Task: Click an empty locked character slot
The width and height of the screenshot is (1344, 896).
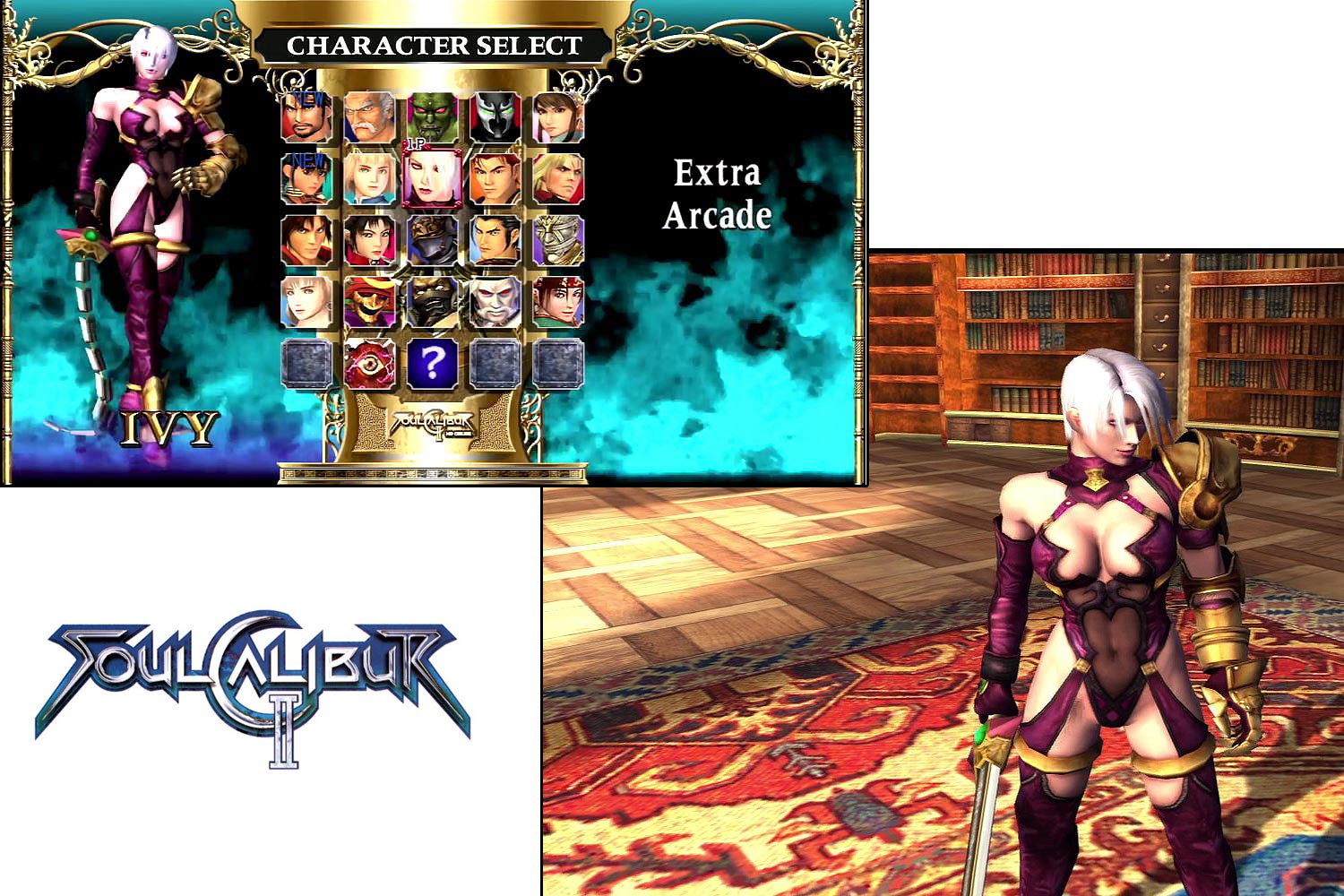Action: coord(306,363)
